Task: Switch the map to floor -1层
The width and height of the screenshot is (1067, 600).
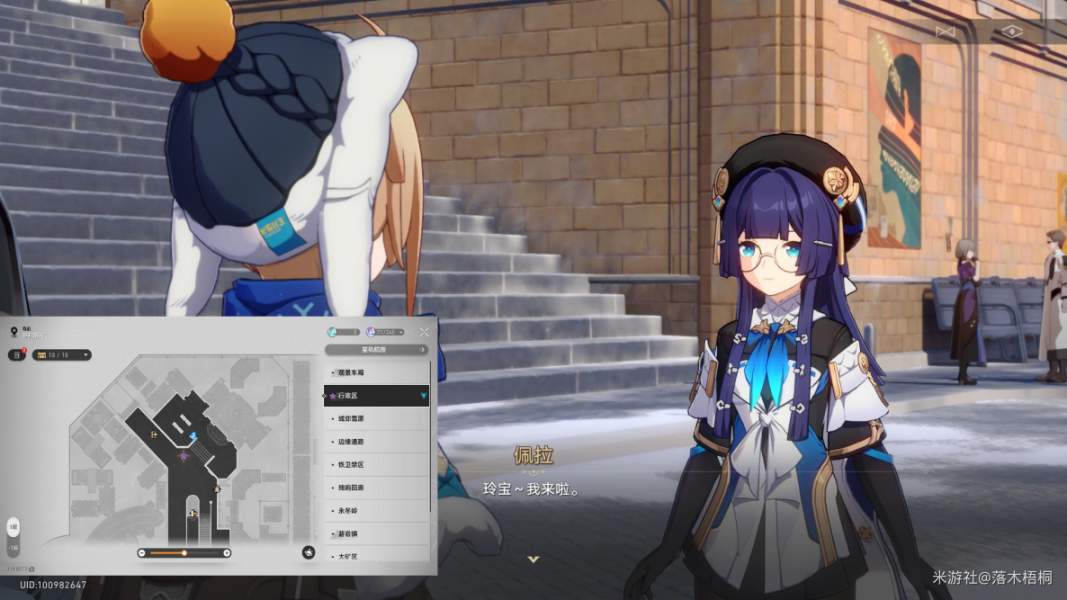Action: [x=13, y=547]
